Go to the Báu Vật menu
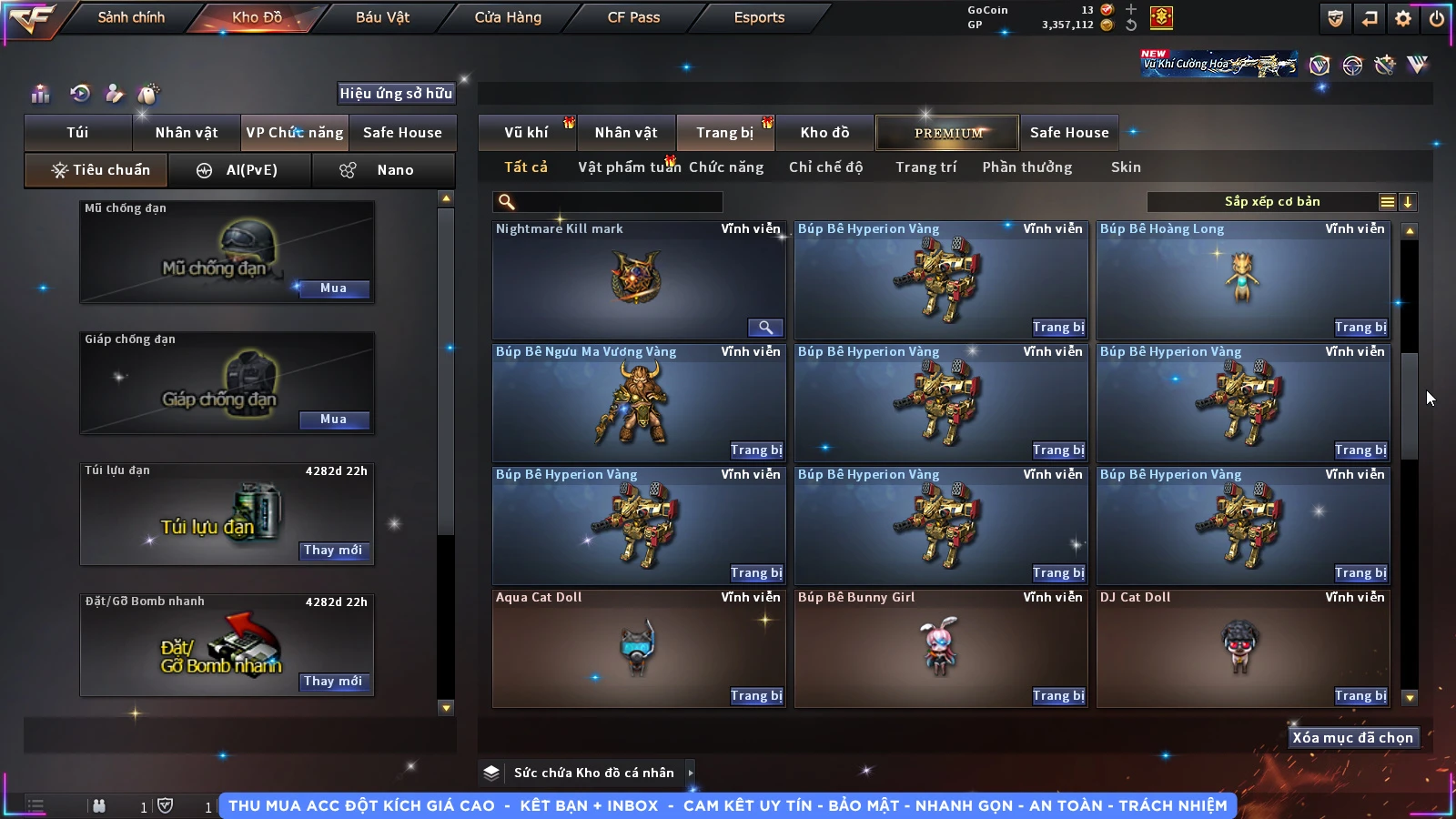Viewport: 1456px width, 819px height. (x=382, y=17)
